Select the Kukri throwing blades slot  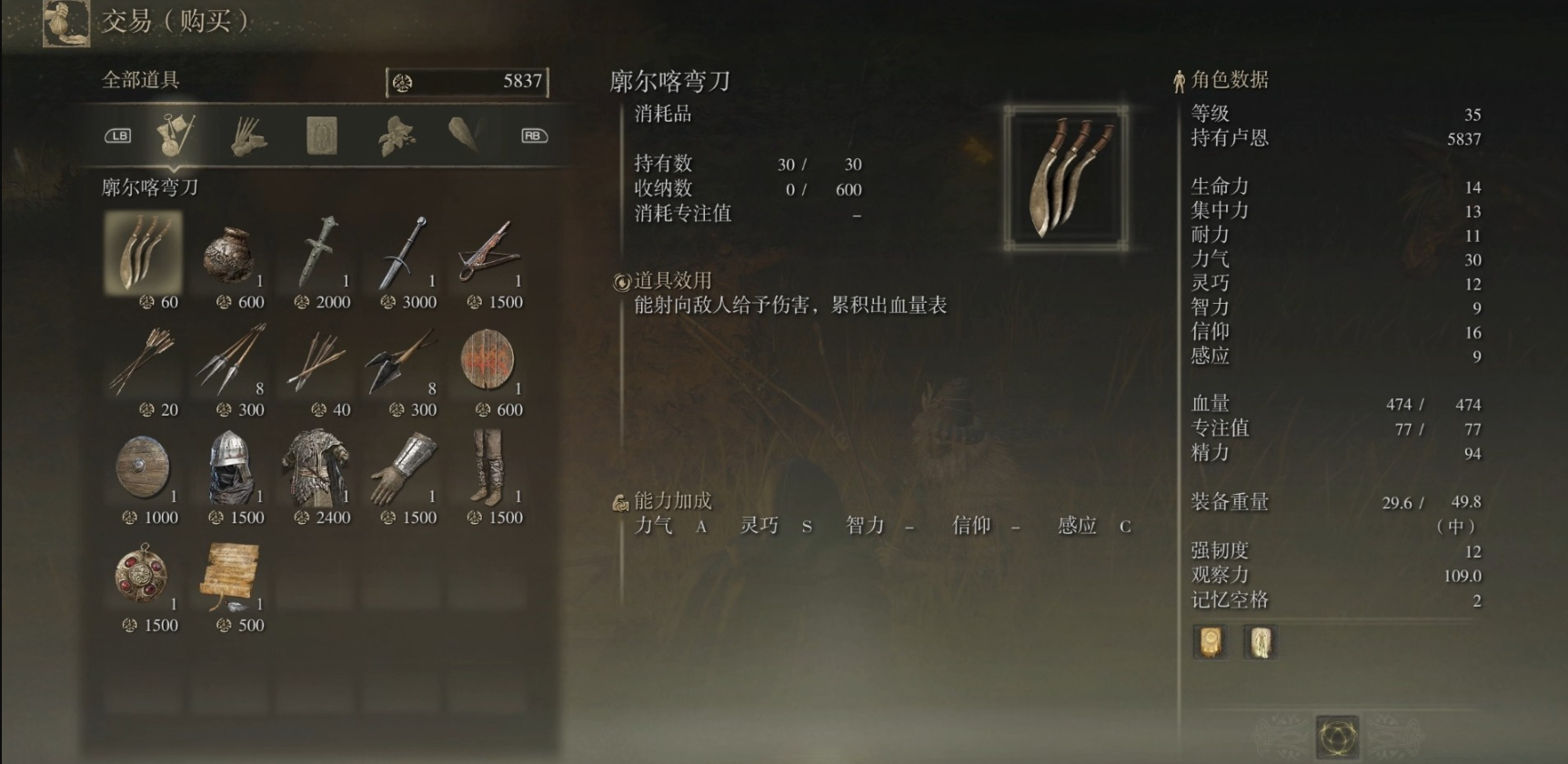[144, 253]
